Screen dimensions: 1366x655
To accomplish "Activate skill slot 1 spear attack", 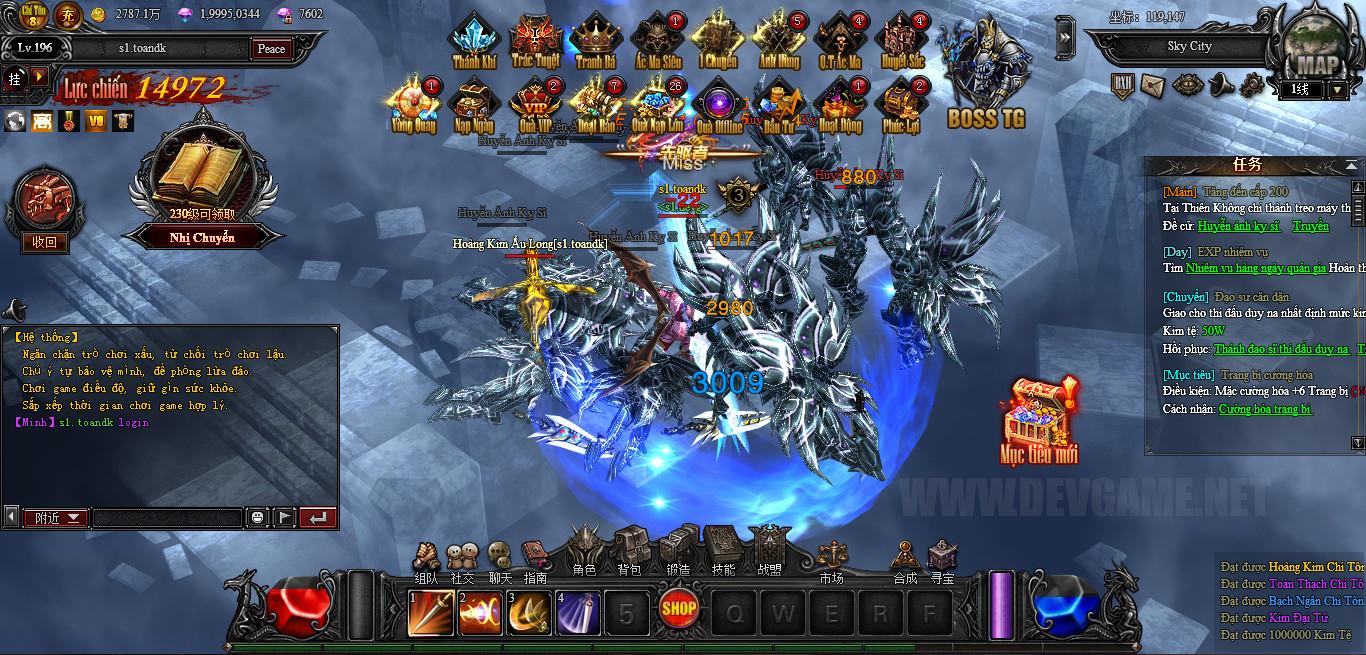I will 431,613.
